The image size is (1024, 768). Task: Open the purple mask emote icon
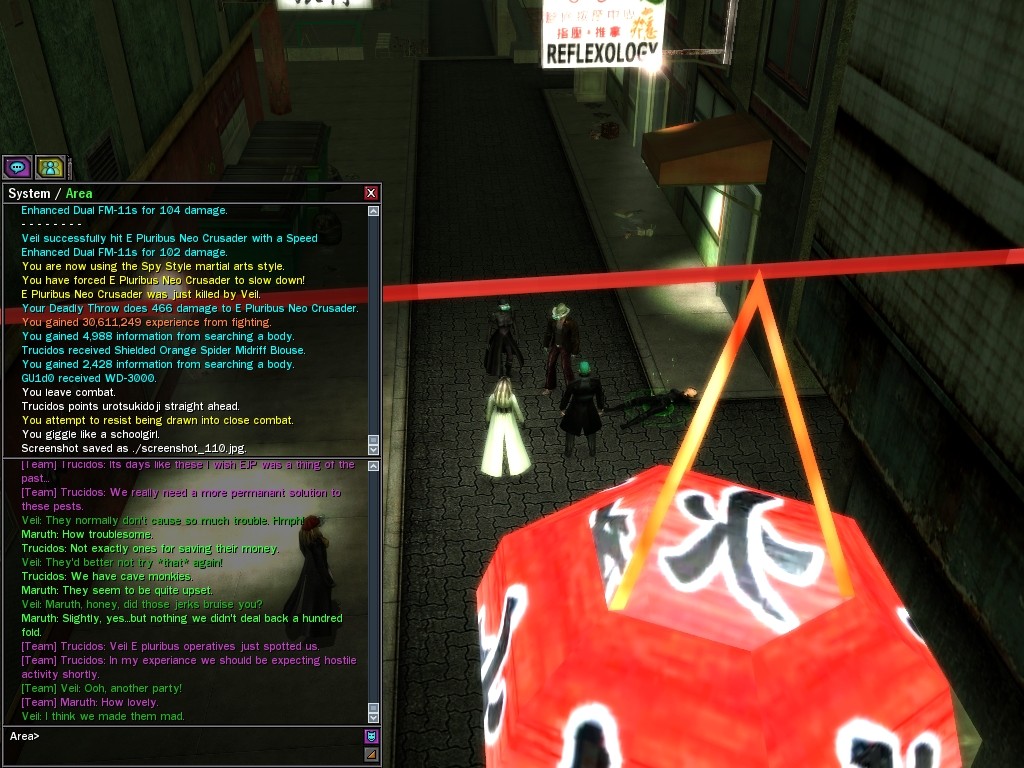[x=371, y=737]
